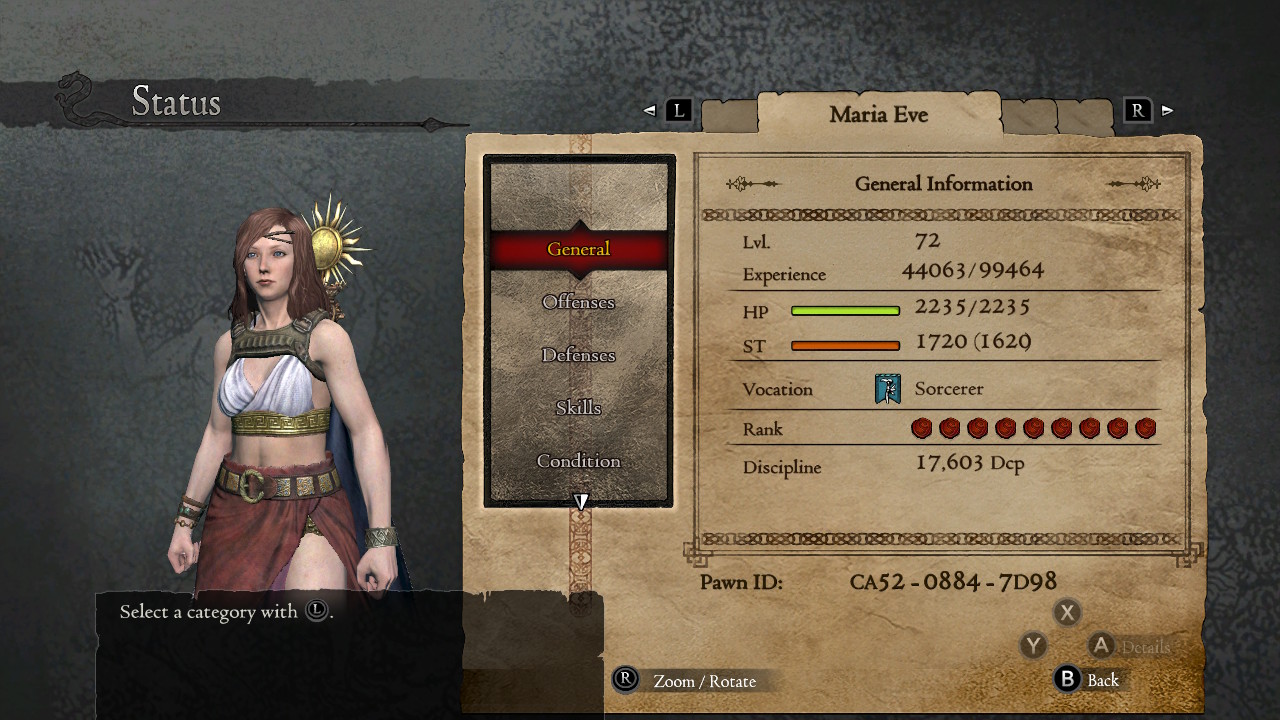Click the right arrow after the R button
This screenshot has width=1280, height=720.
[1168, 110]
